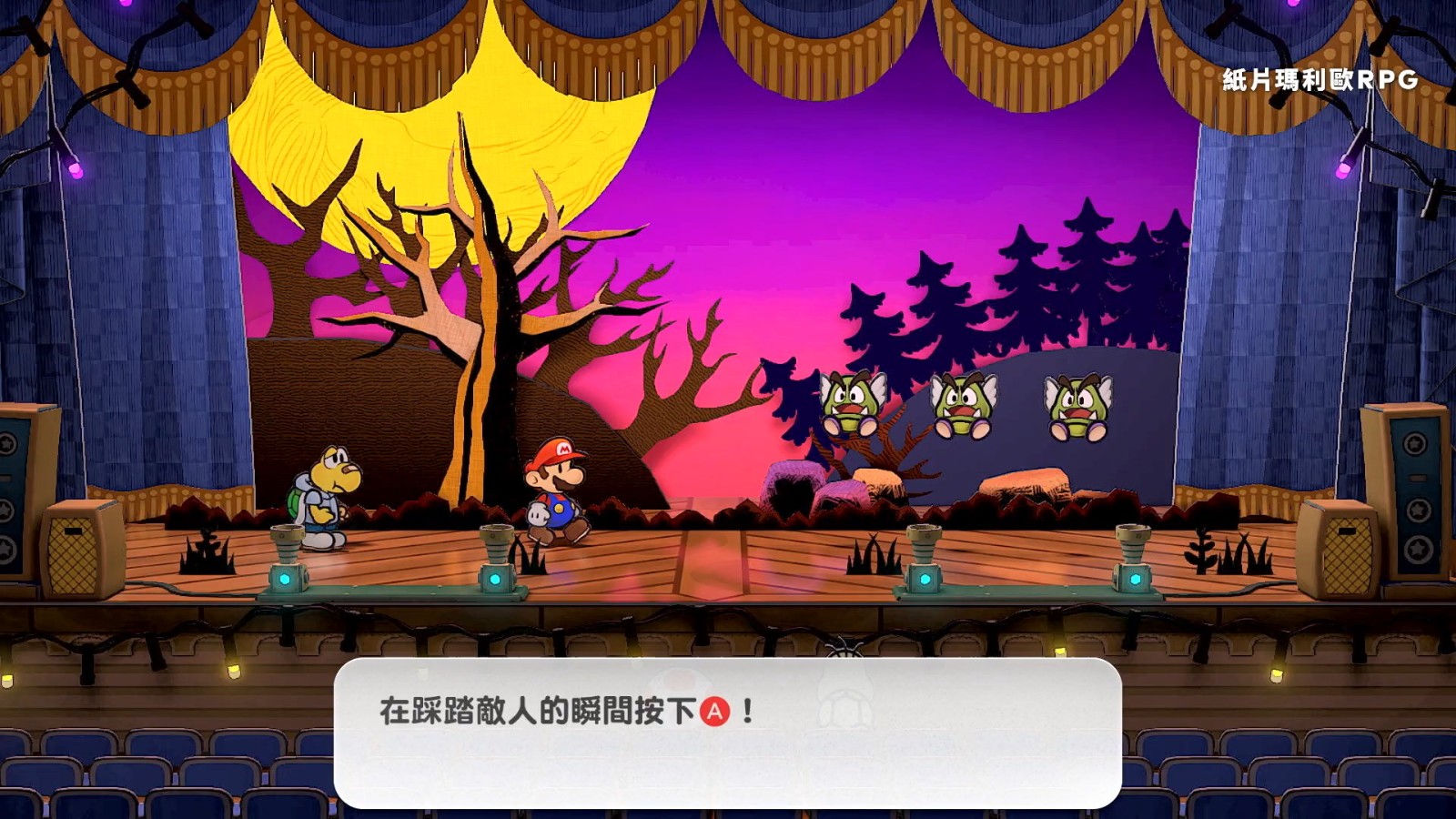Viewport: 1456px width, 819px height.
Task: Select the leftmost winged Goomba enemy
Action: tap(850, 402)
